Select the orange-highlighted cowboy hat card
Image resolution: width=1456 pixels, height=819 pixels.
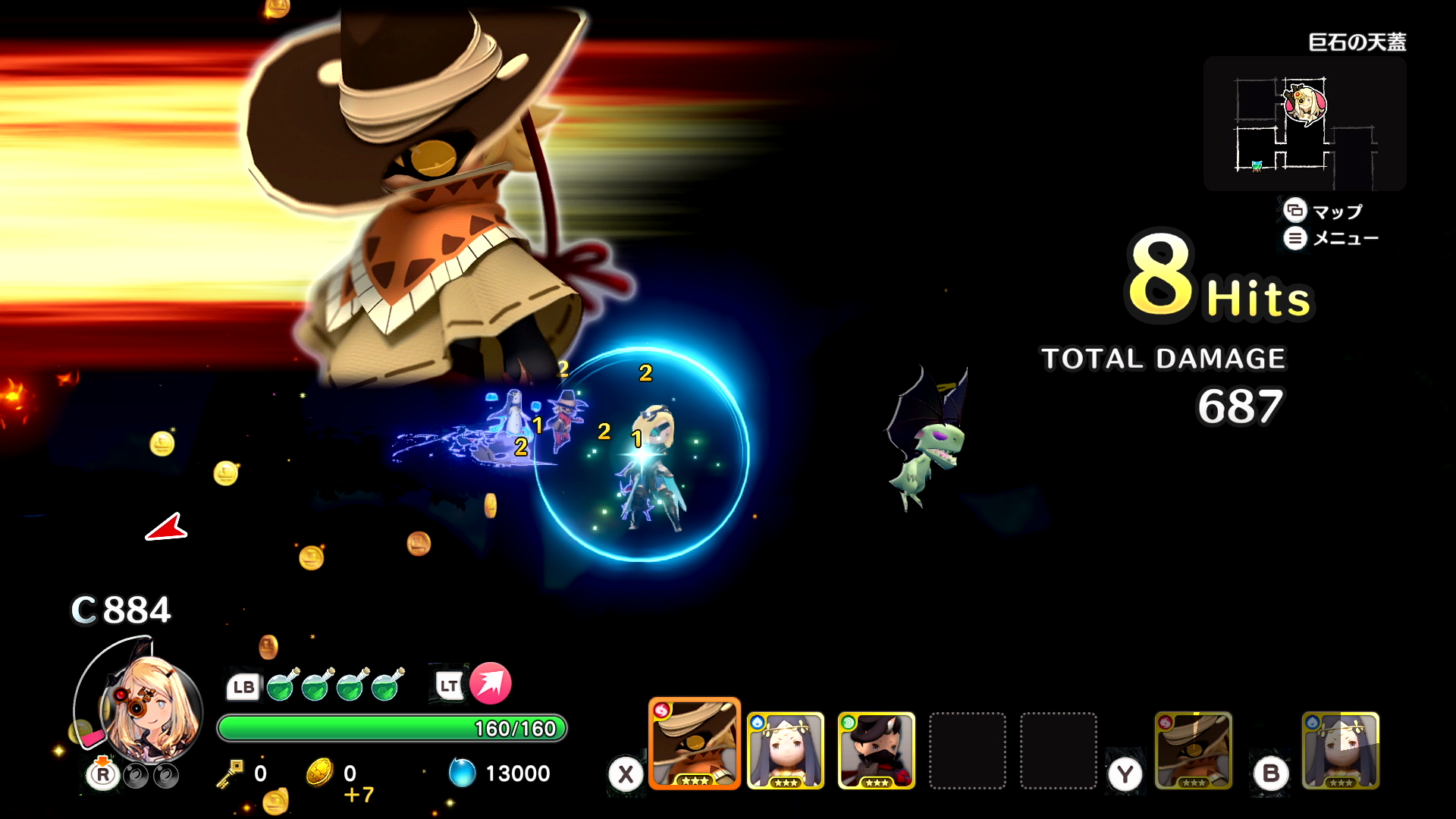coord(694,744)
